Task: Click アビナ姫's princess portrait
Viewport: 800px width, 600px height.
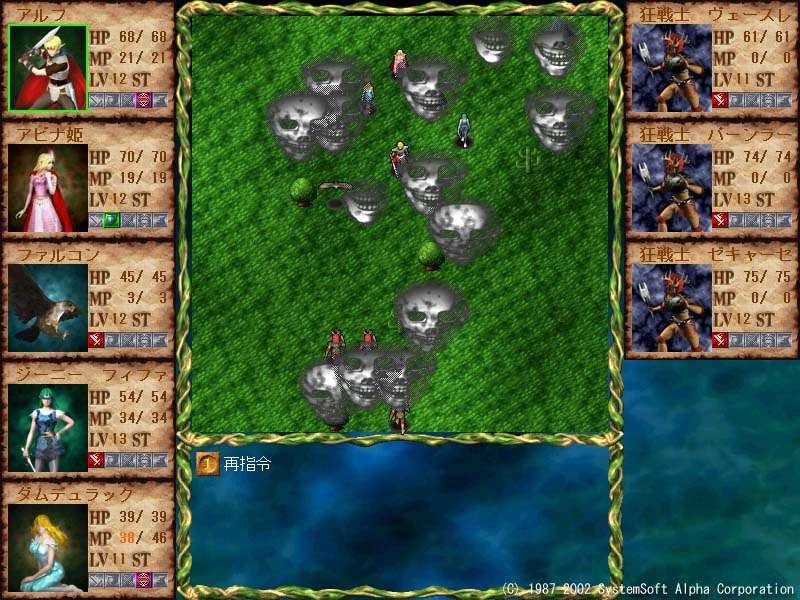Action: [x=47, y=189]
